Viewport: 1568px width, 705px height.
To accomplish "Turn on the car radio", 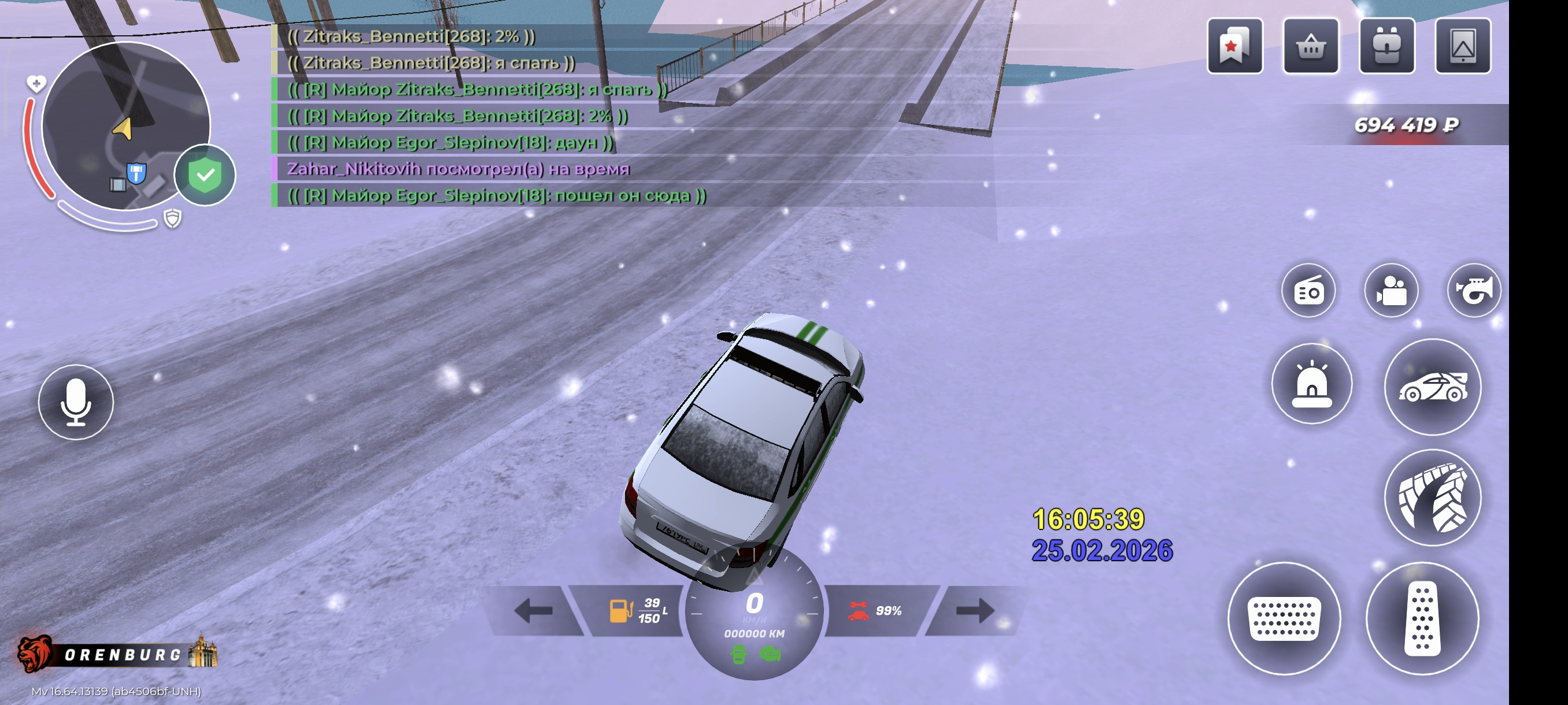I will [x=1308, y=291].
